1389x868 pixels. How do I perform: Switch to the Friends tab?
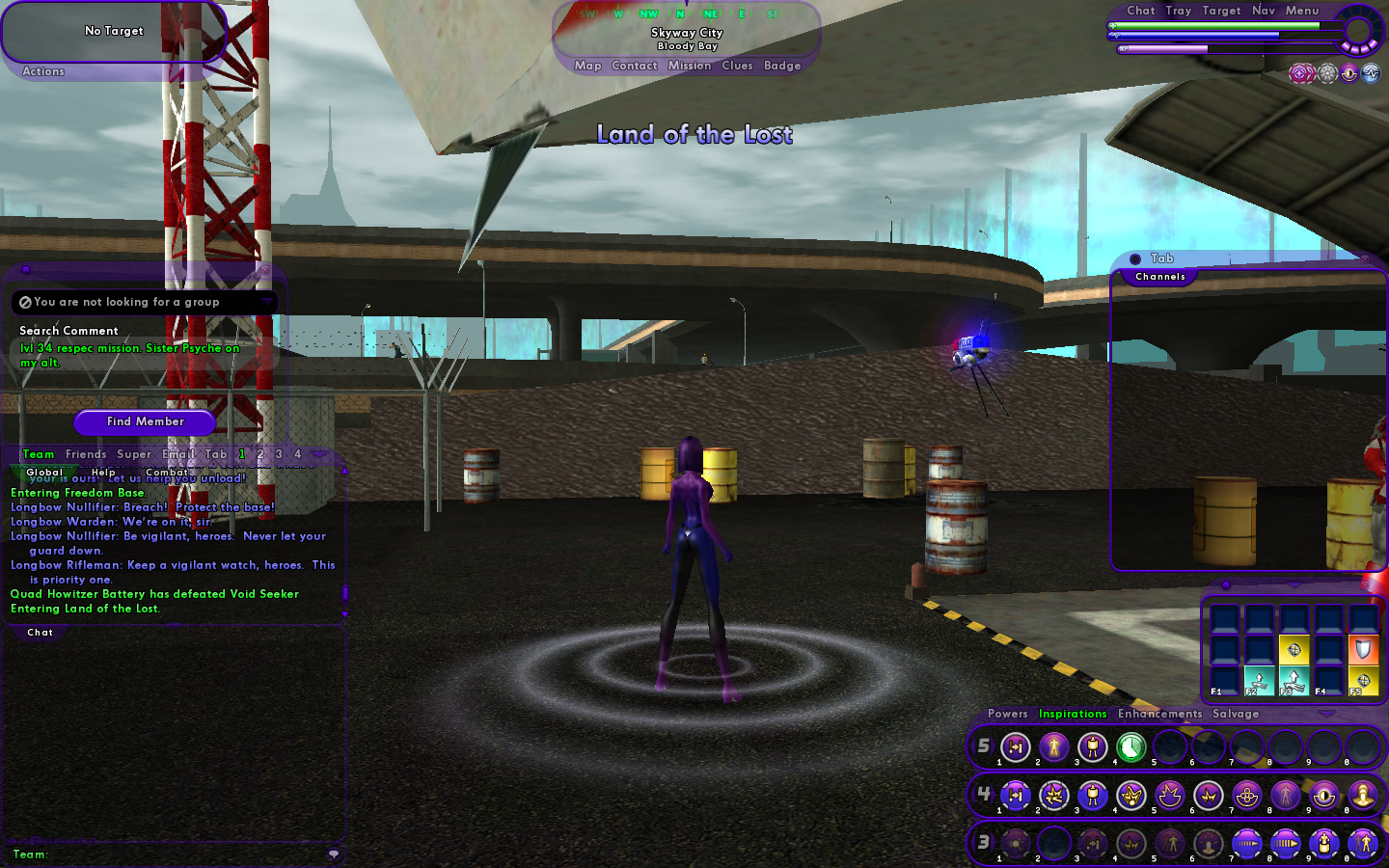tap(86, 454)
